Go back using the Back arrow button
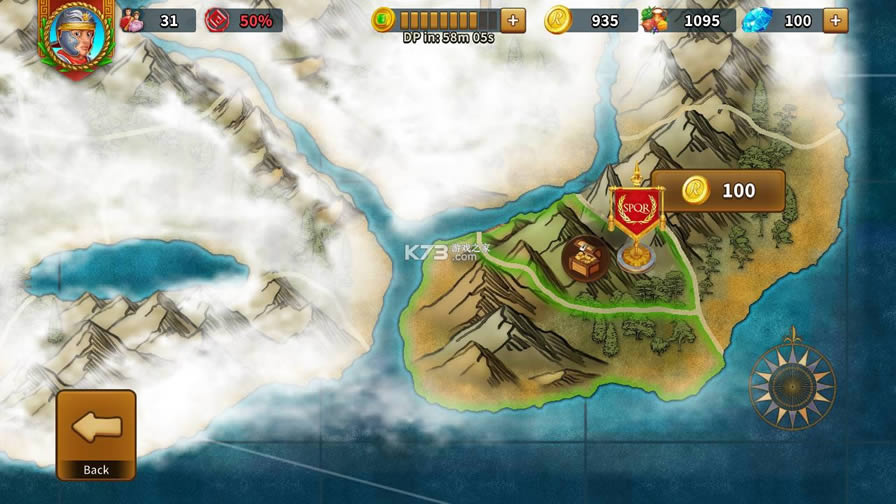The width and height of the screenshot is (896, 504). (x=96, y=434)
